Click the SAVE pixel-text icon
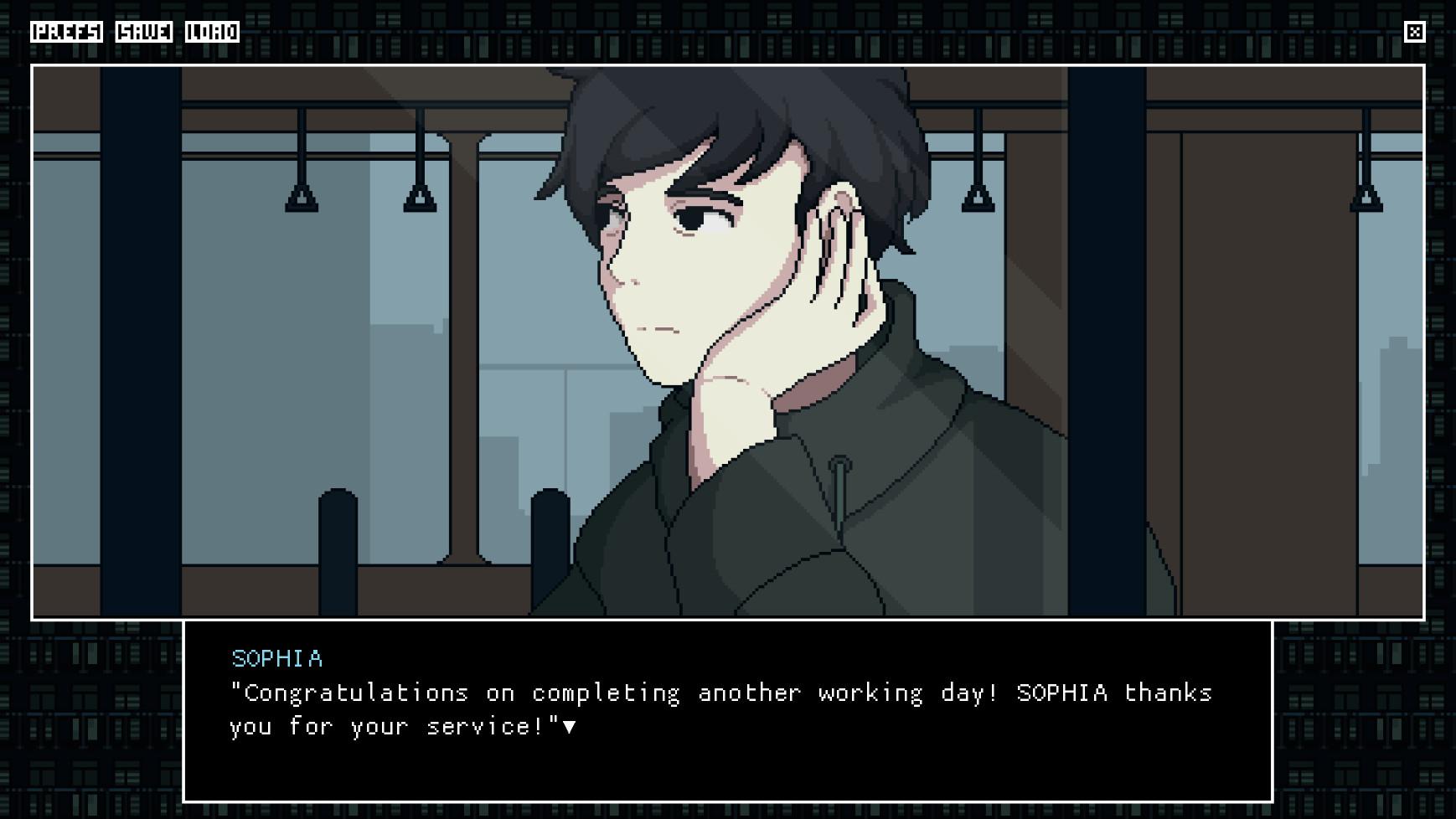 [x=144, y=33]
